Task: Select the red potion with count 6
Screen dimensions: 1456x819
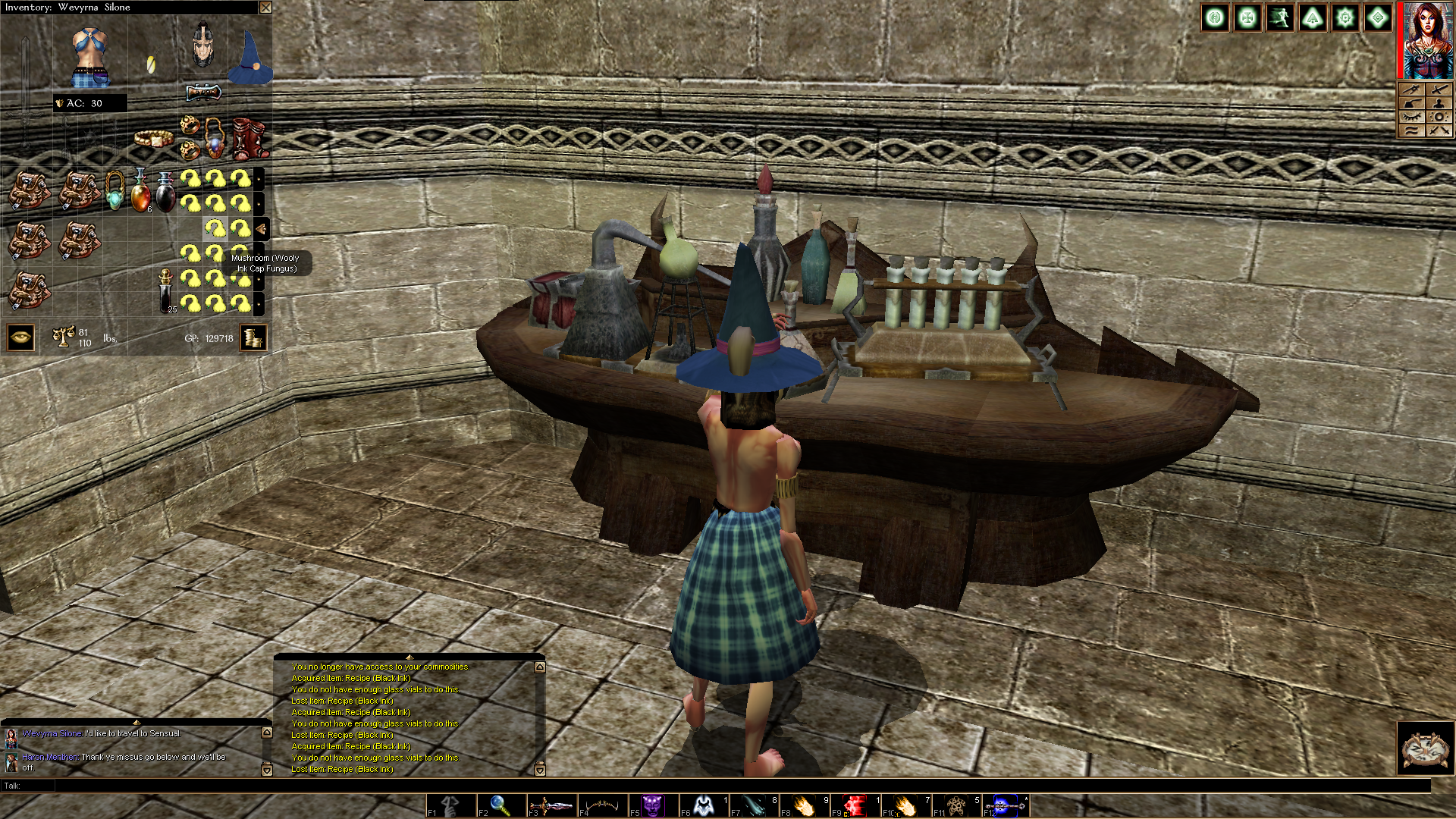Action: click(x=140, y=190)
